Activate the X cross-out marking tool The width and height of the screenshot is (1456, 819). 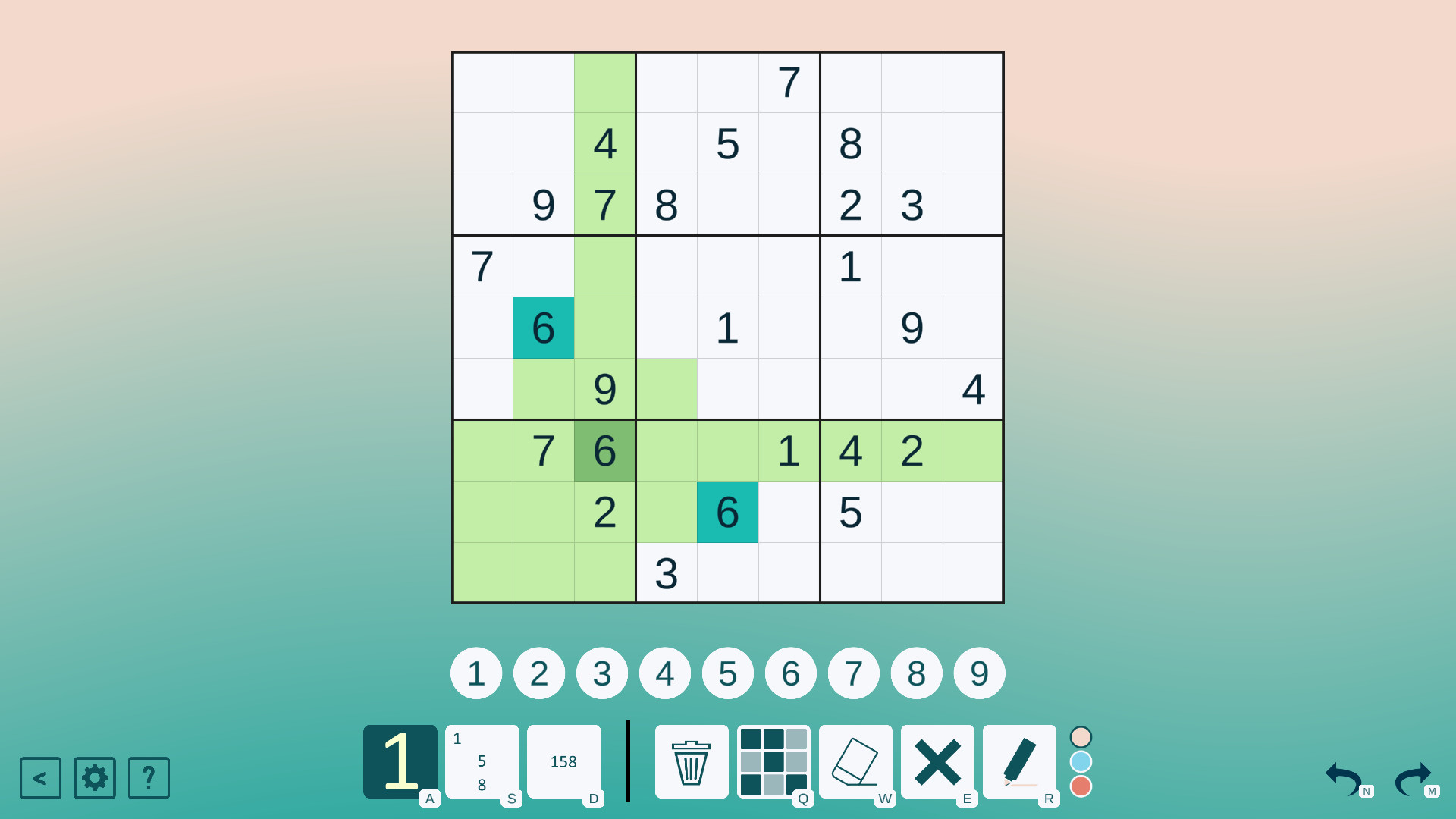939,762
